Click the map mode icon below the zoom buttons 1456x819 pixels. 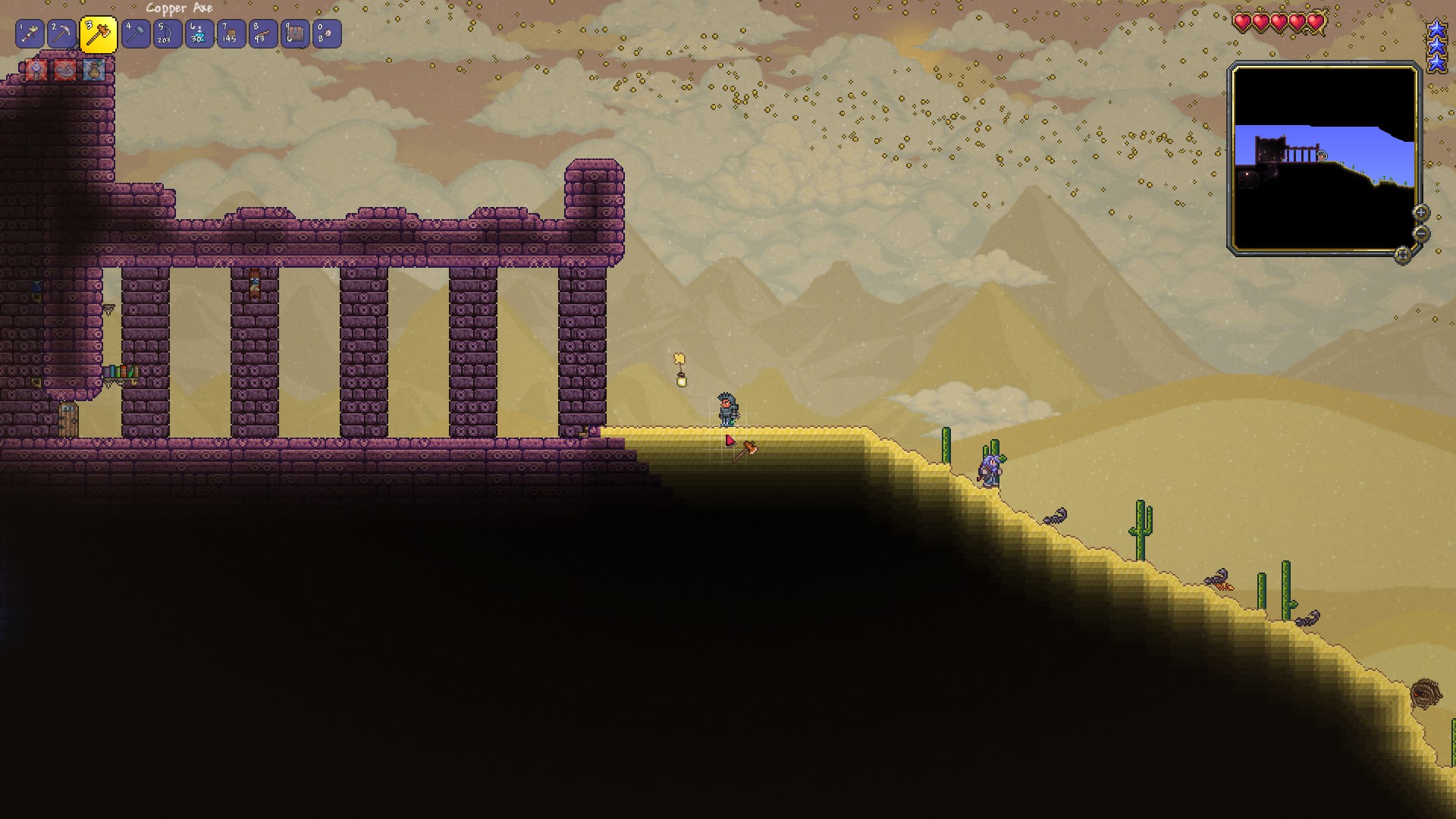coord(1402,256)
